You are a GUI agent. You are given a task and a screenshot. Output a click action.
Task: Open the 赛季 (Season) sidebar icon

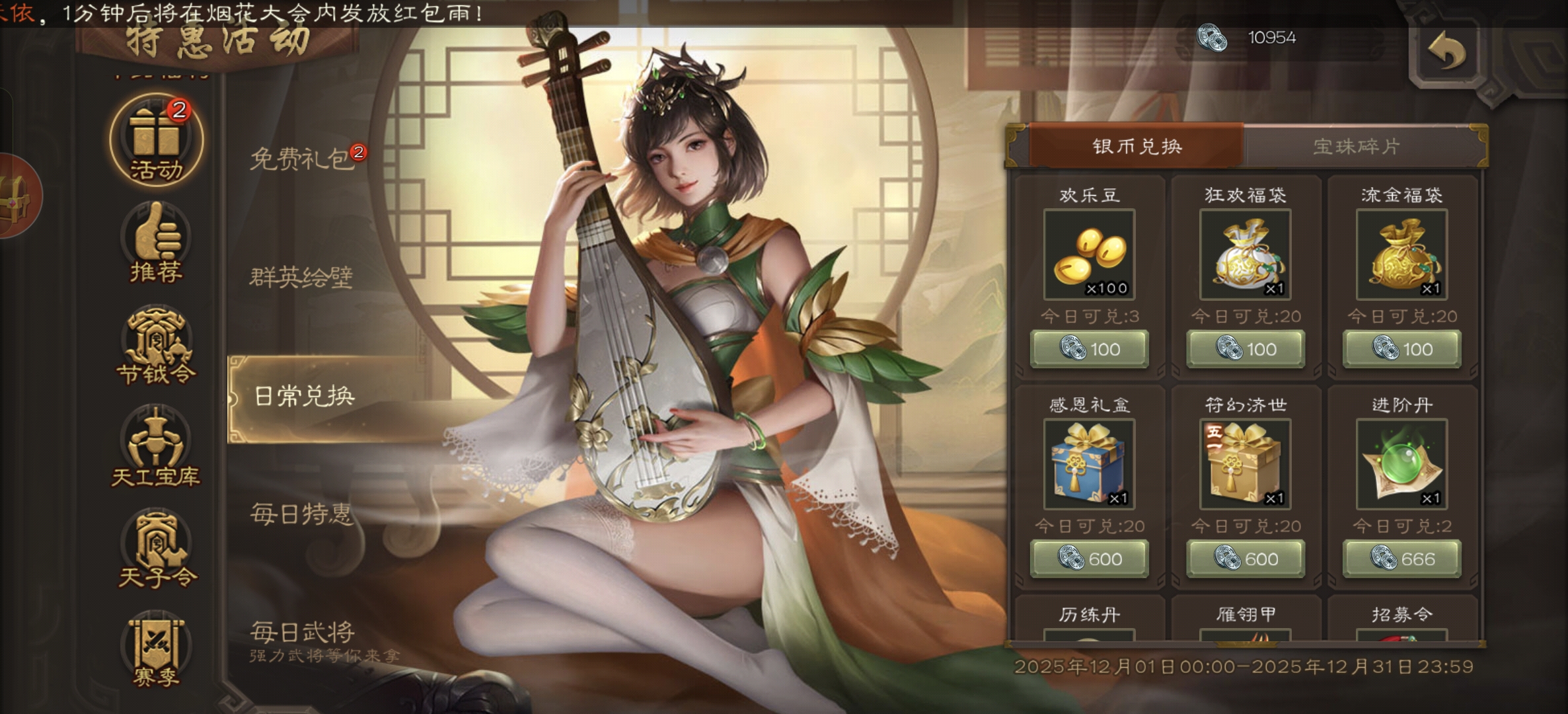click(154, 654)
